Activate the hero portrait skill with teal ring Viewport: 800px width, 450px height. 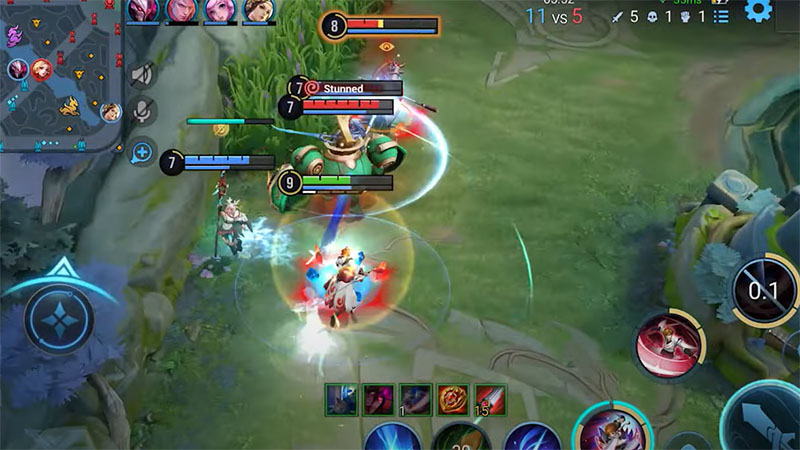(611, 430)
